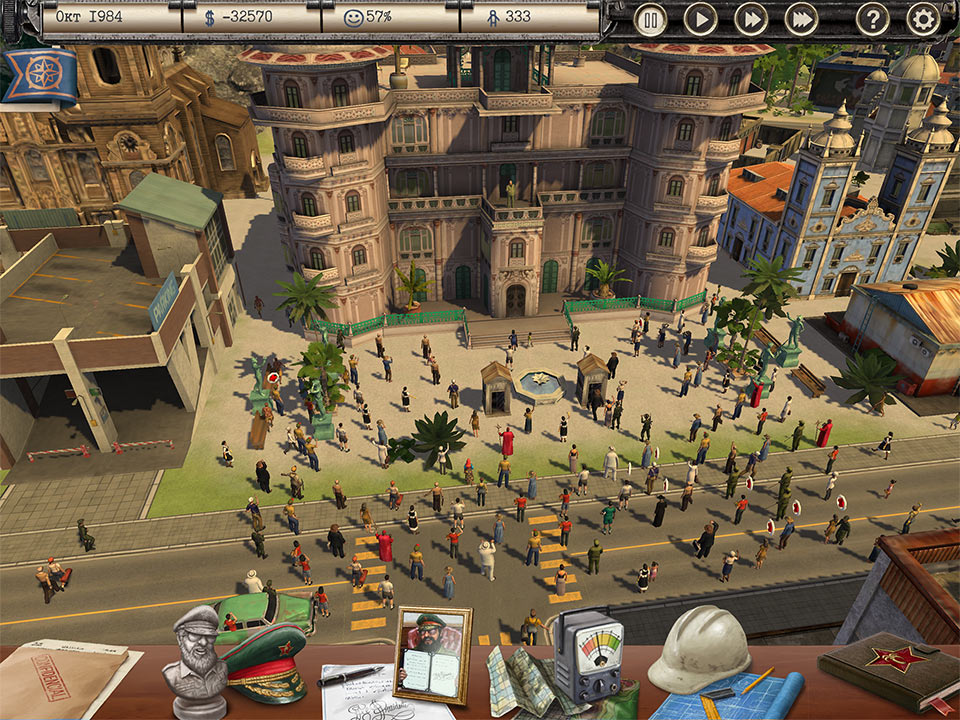Open the help question mark
The width and height of the screenshot is (960, 720).
tap(873, 19)
